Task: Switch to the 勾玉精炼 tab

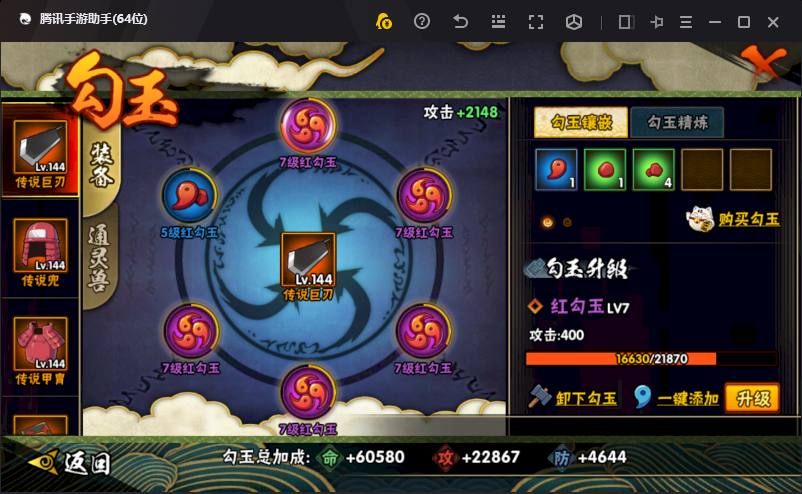Action: click(x=677, y=122)
